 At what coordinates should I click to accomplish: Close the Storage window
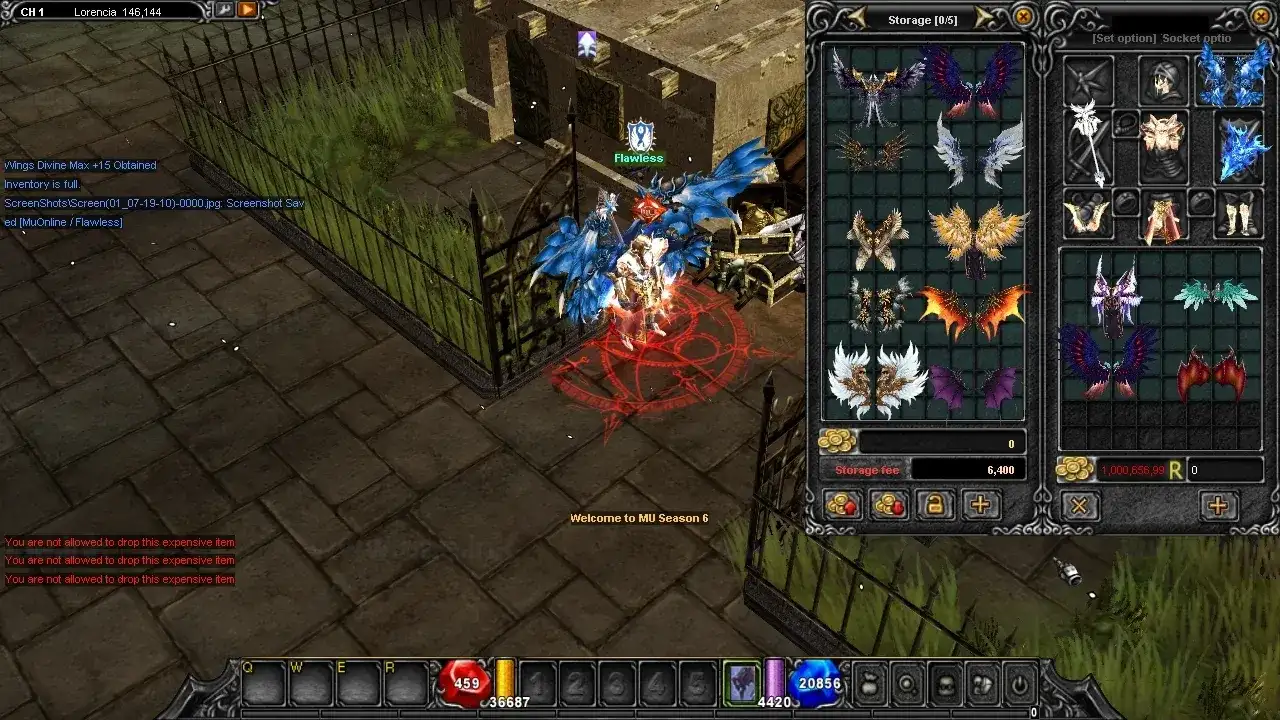[x=1024, y=17]
